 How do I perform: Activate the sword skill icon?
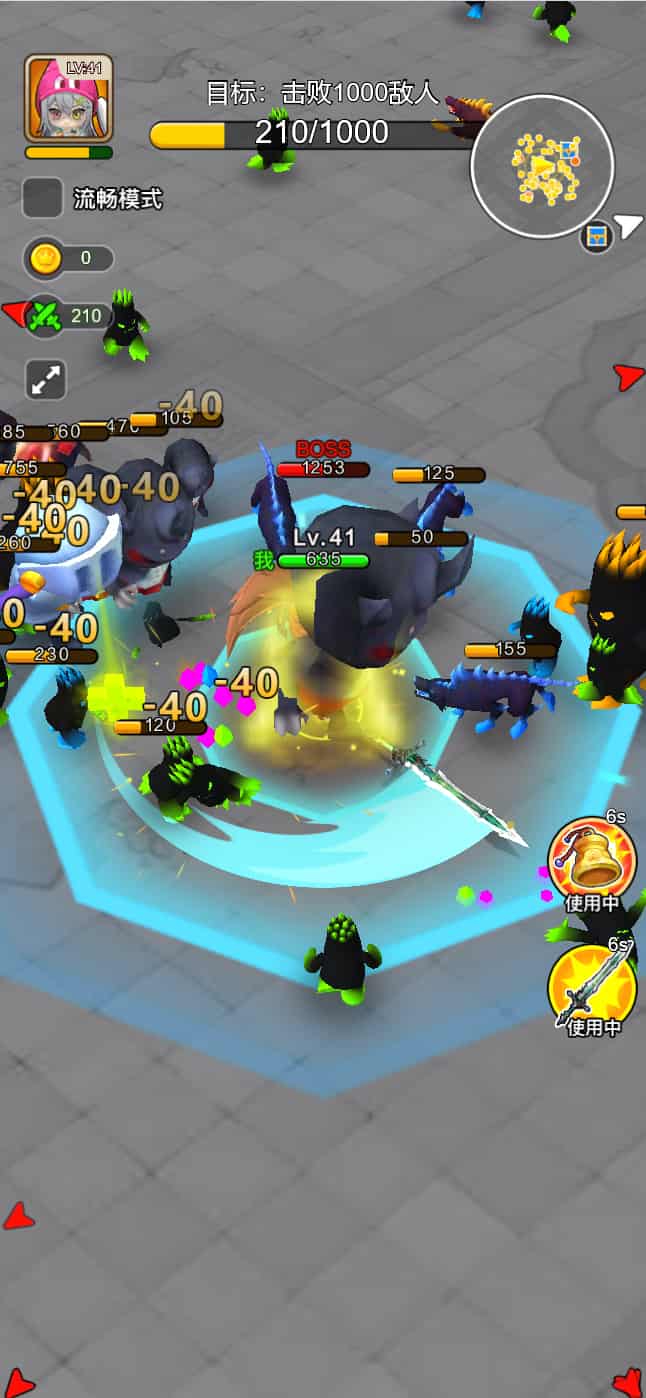[592, 987]
